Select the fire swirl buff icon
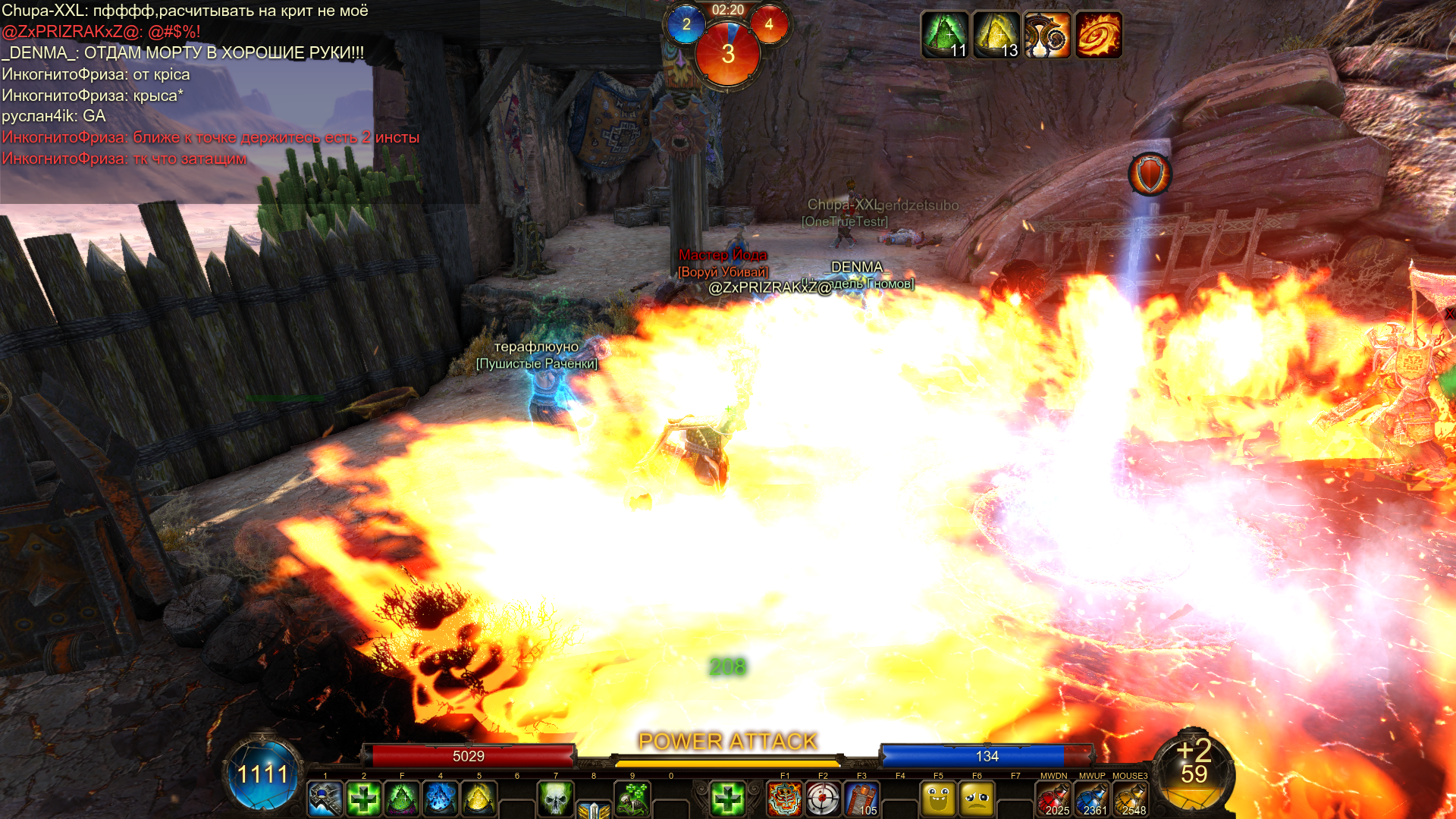 click(1098, 35)
